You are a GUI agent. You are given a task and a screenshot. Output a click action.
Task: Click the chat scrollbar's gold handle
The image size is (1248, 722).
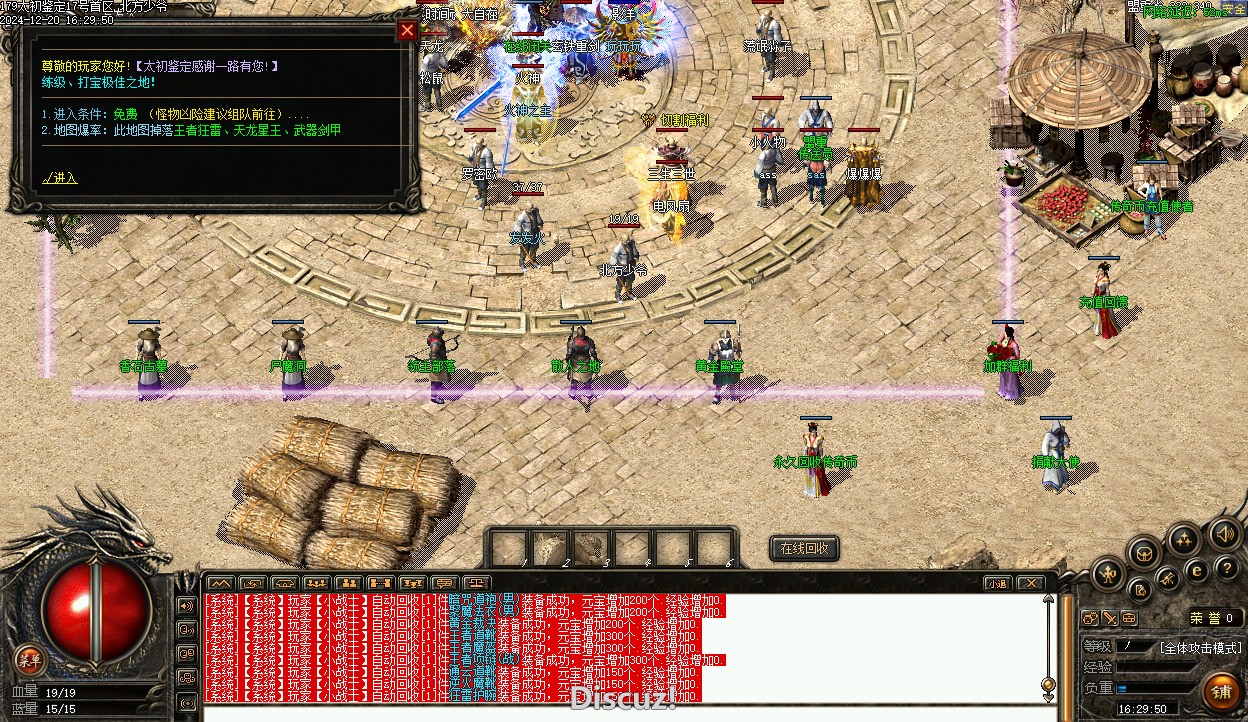pyautogui.click(x=1048, y=685)
